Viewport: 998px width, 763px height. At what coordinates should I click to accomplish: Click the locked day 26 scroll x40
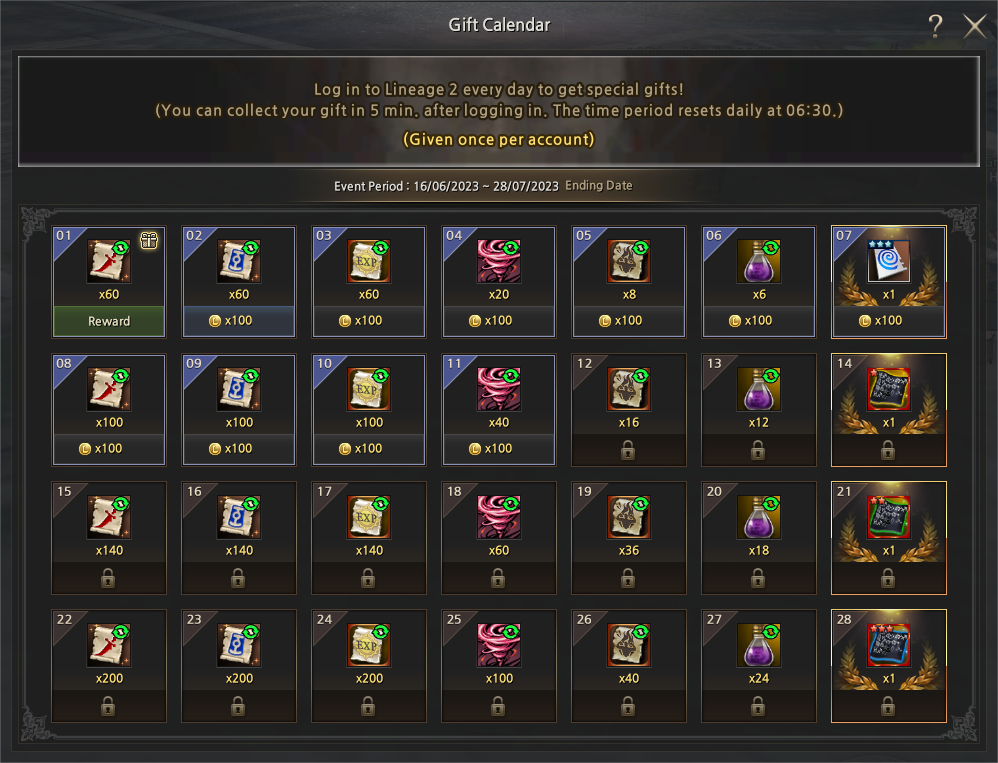tap(628, 646)
